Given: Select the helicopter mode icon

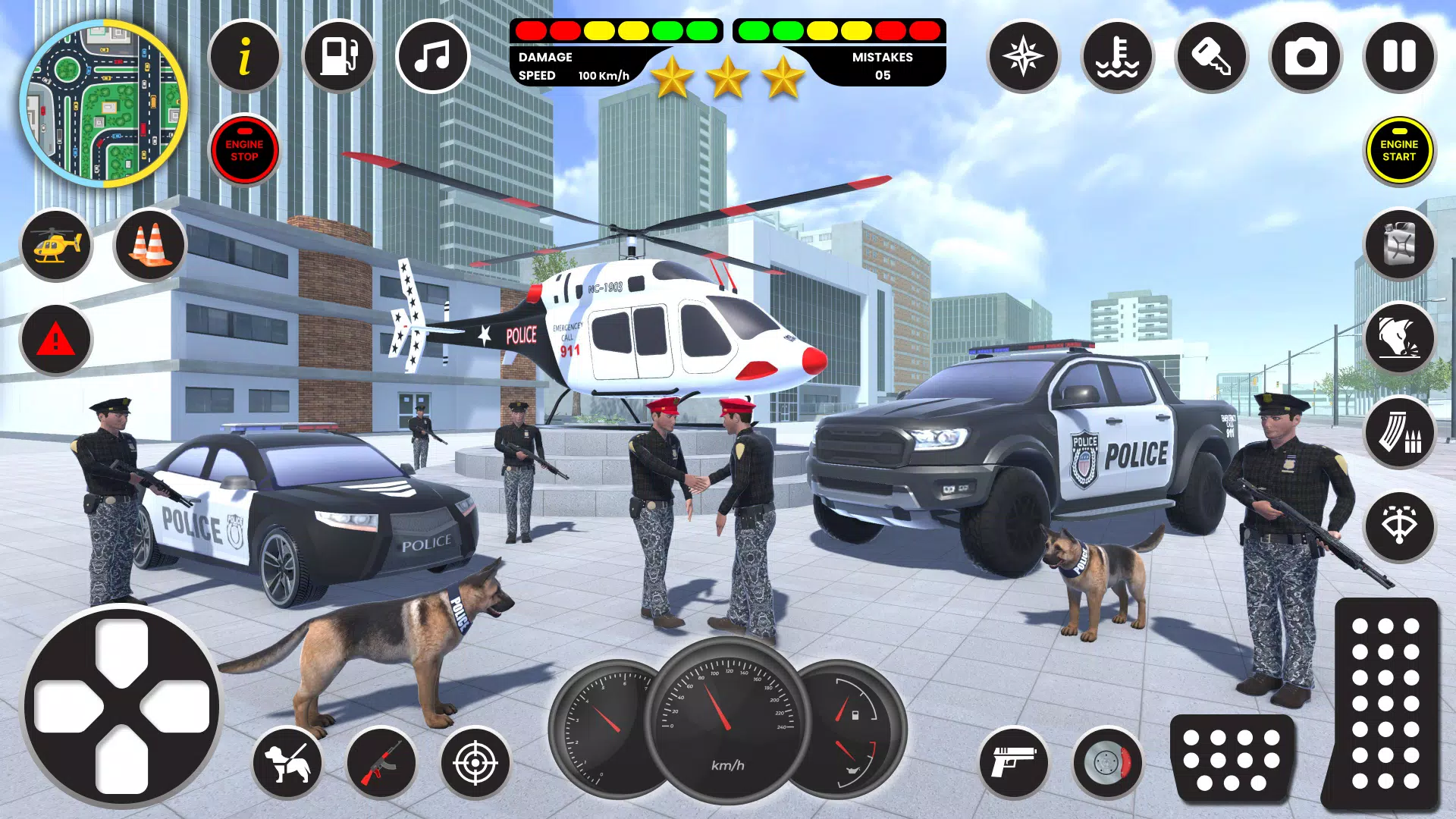Looking at the screenshot, I should pos(57,245).
